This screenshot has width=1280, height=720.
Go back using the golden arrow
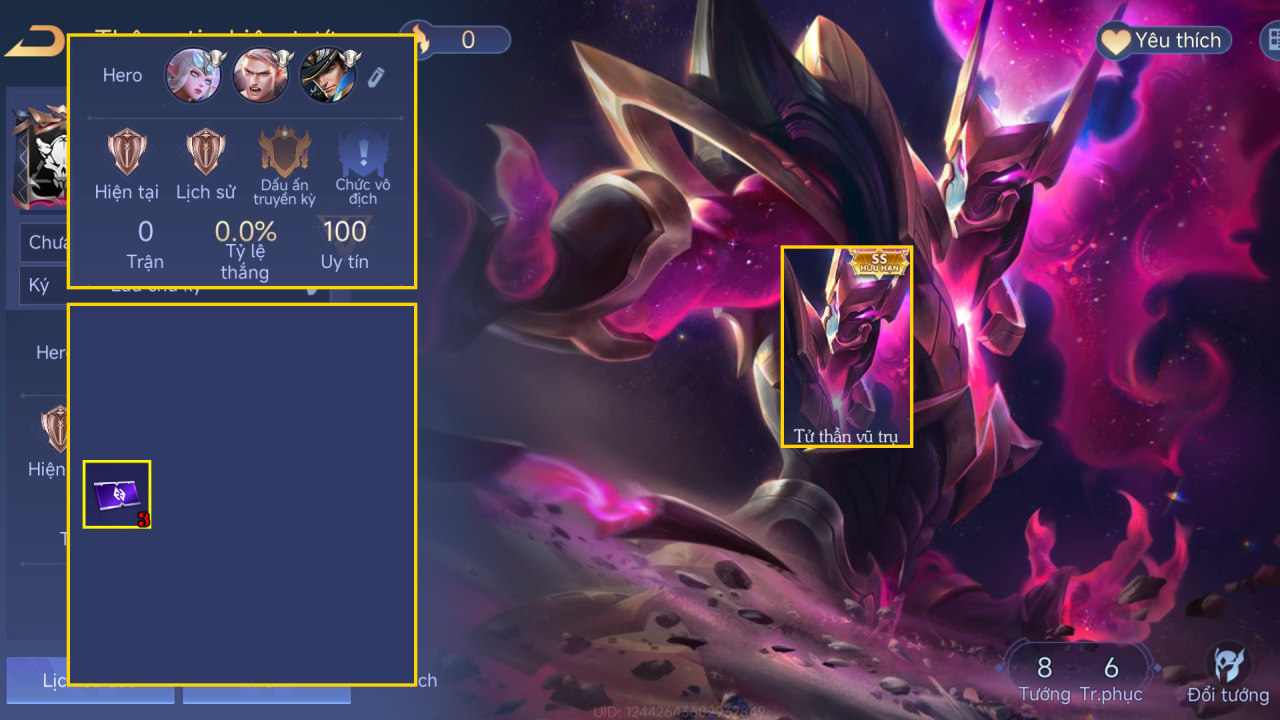(34, 41)
